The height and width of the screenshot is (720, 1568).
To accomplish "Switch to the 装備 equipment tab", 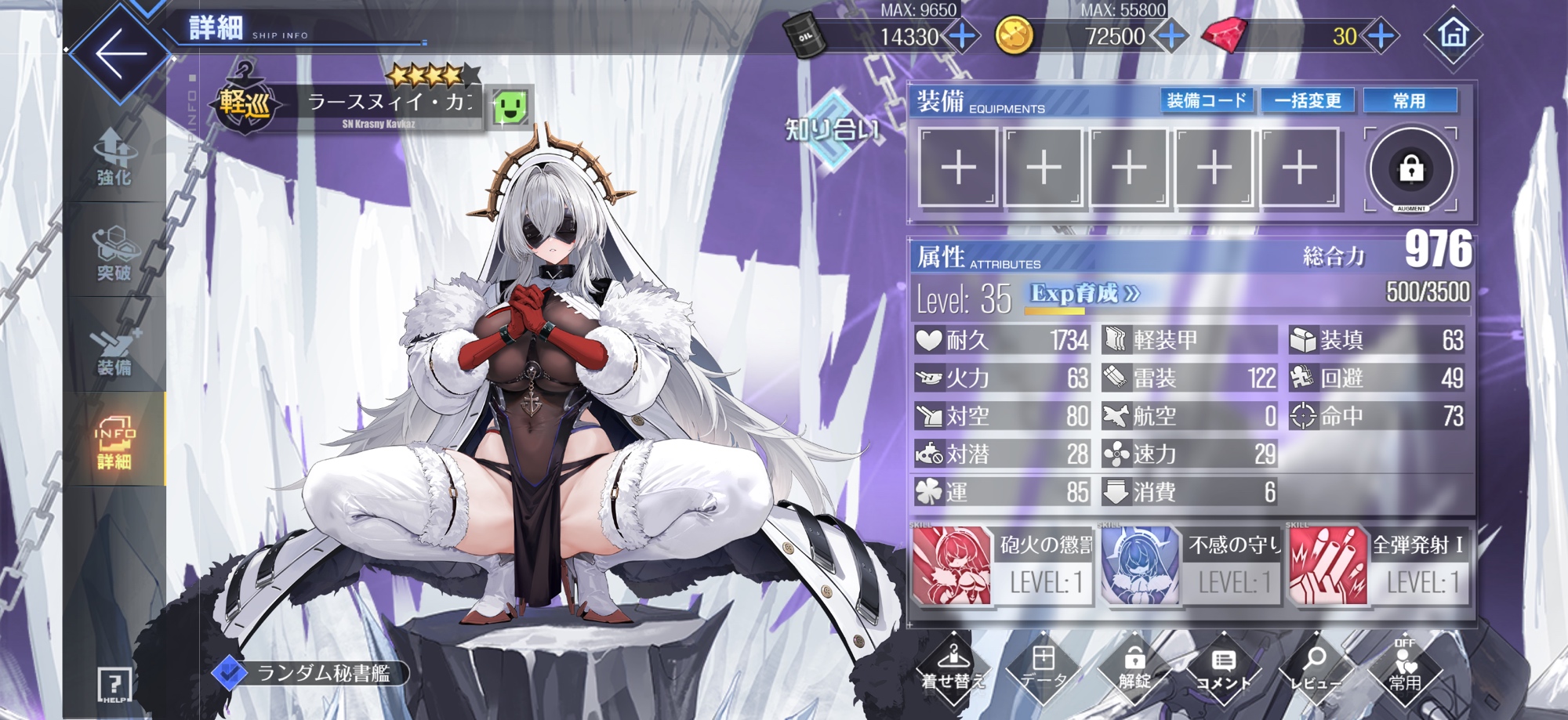I will pos(114,349).
